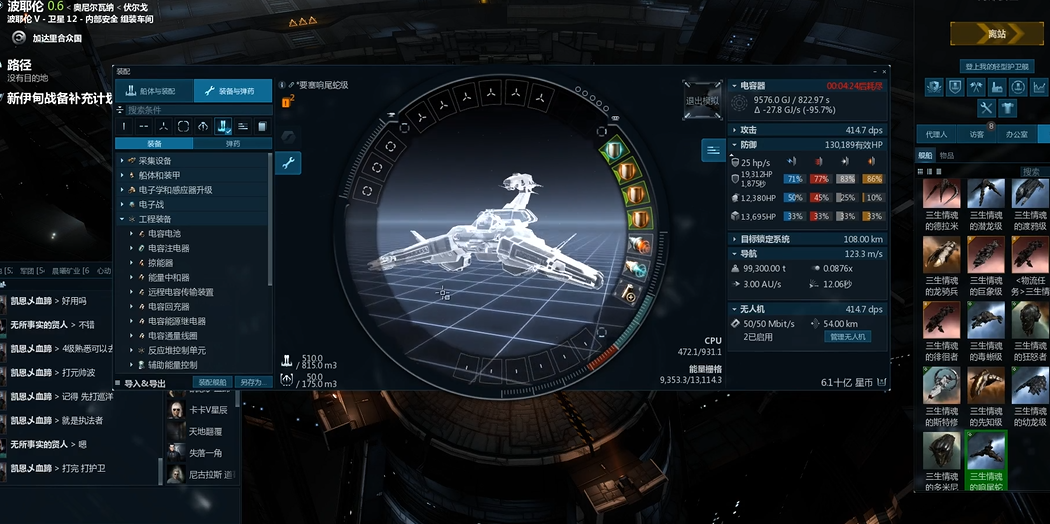This screenshot has width=1050, height=524.
Task: Exit simulation with 退出模拟 button
Action: point(702,100)
